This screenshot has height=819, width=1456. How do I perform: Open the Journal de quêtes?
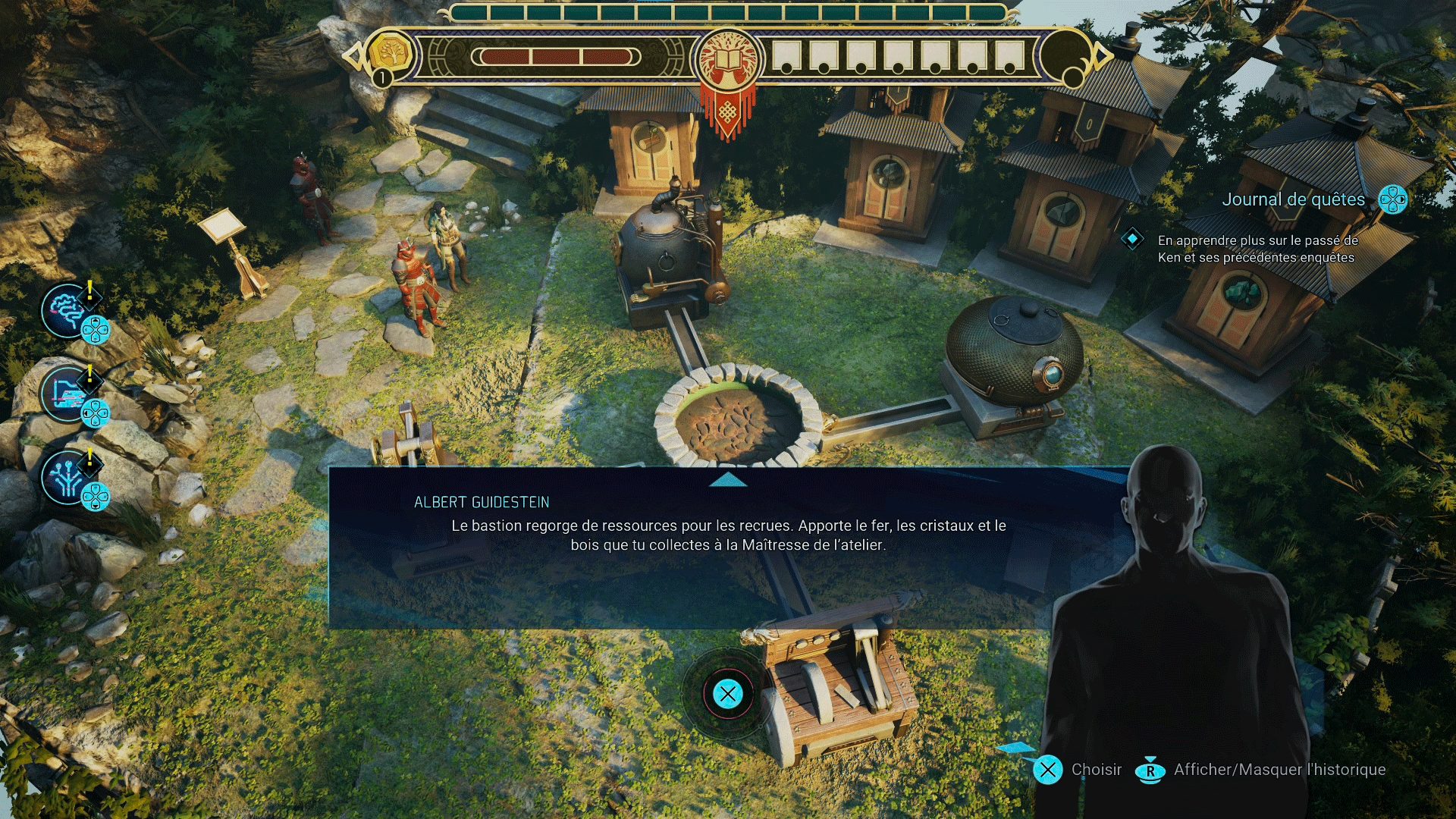(x=1293, y=199)
